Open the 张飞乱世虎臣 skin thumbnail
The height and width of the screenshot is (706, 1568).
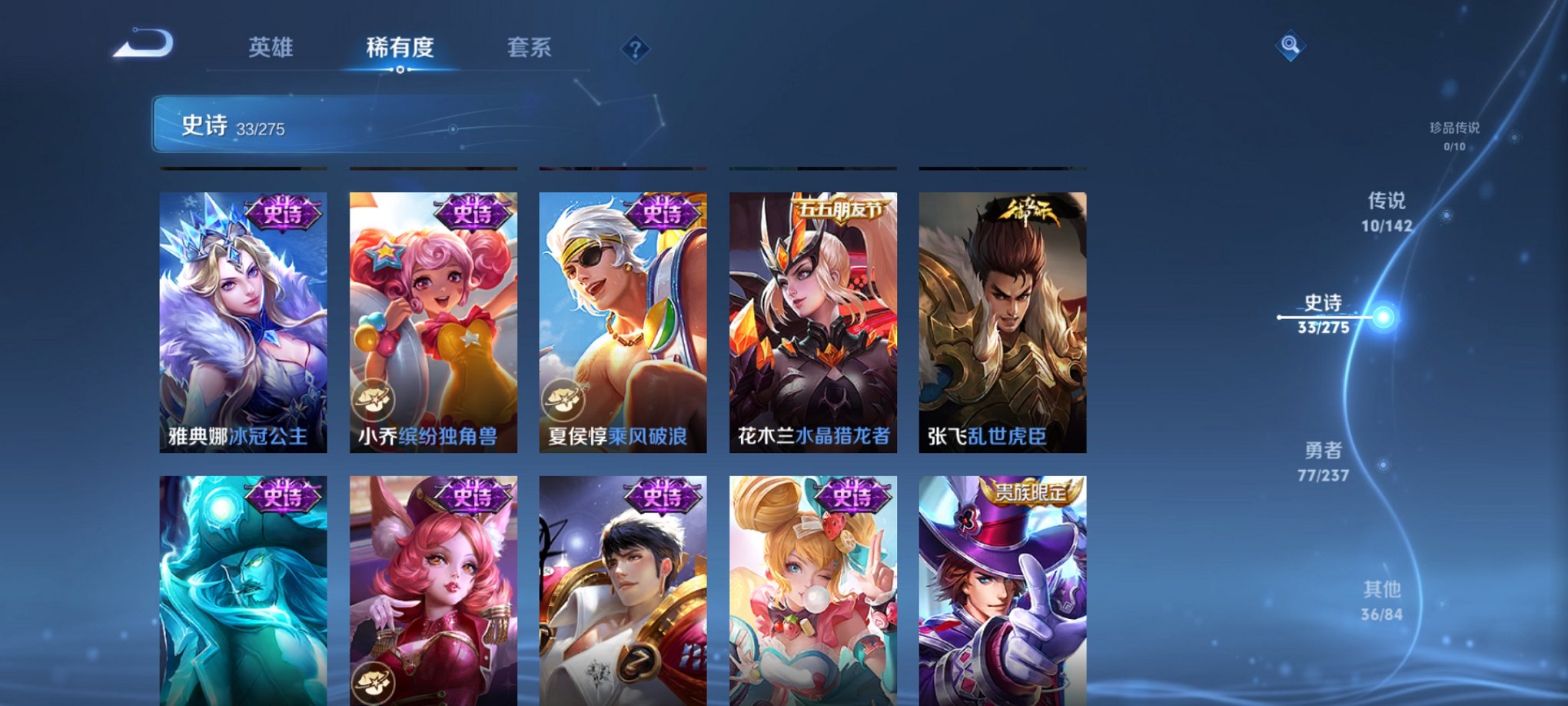click(1000, 323)
